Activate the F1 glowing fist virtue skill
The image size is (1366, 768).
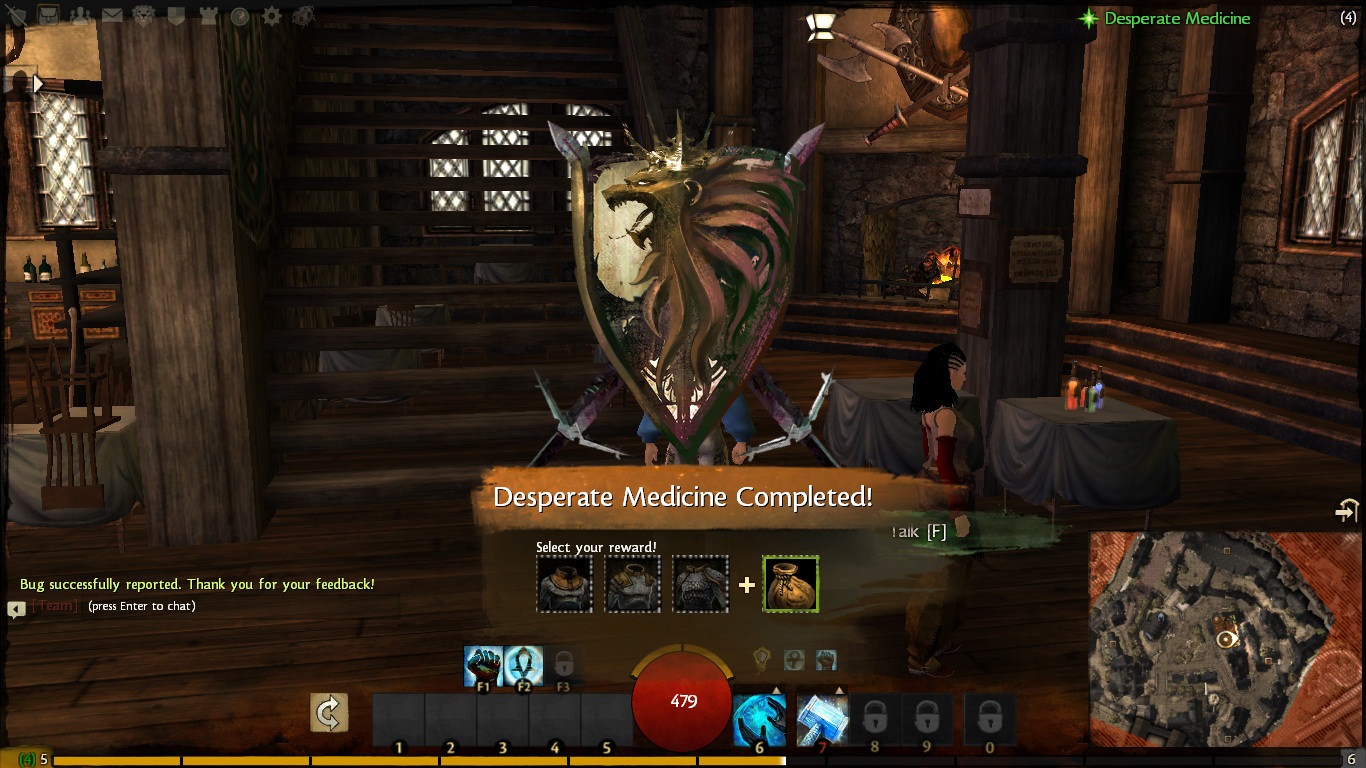tap(483, 666)
